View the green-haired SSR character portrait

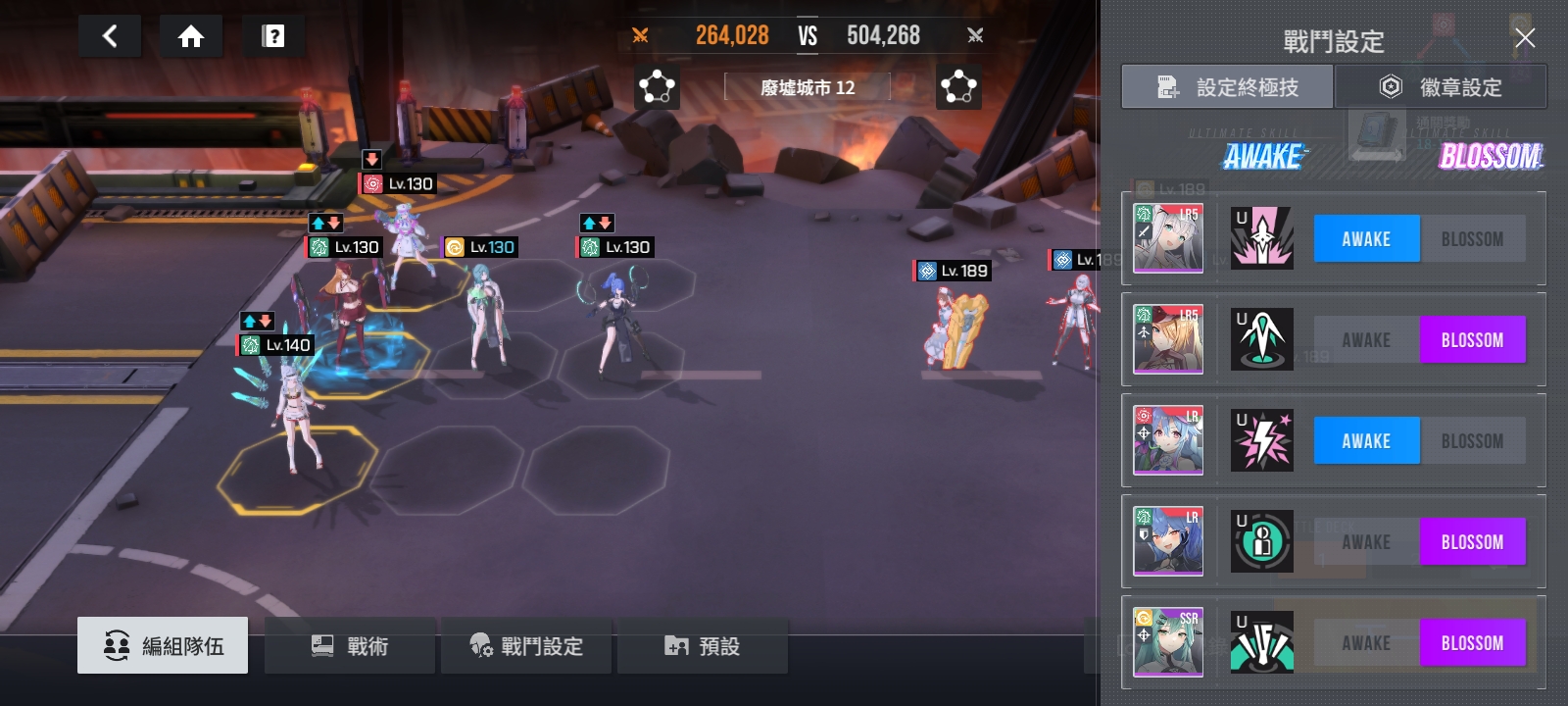click(1168, 642)
